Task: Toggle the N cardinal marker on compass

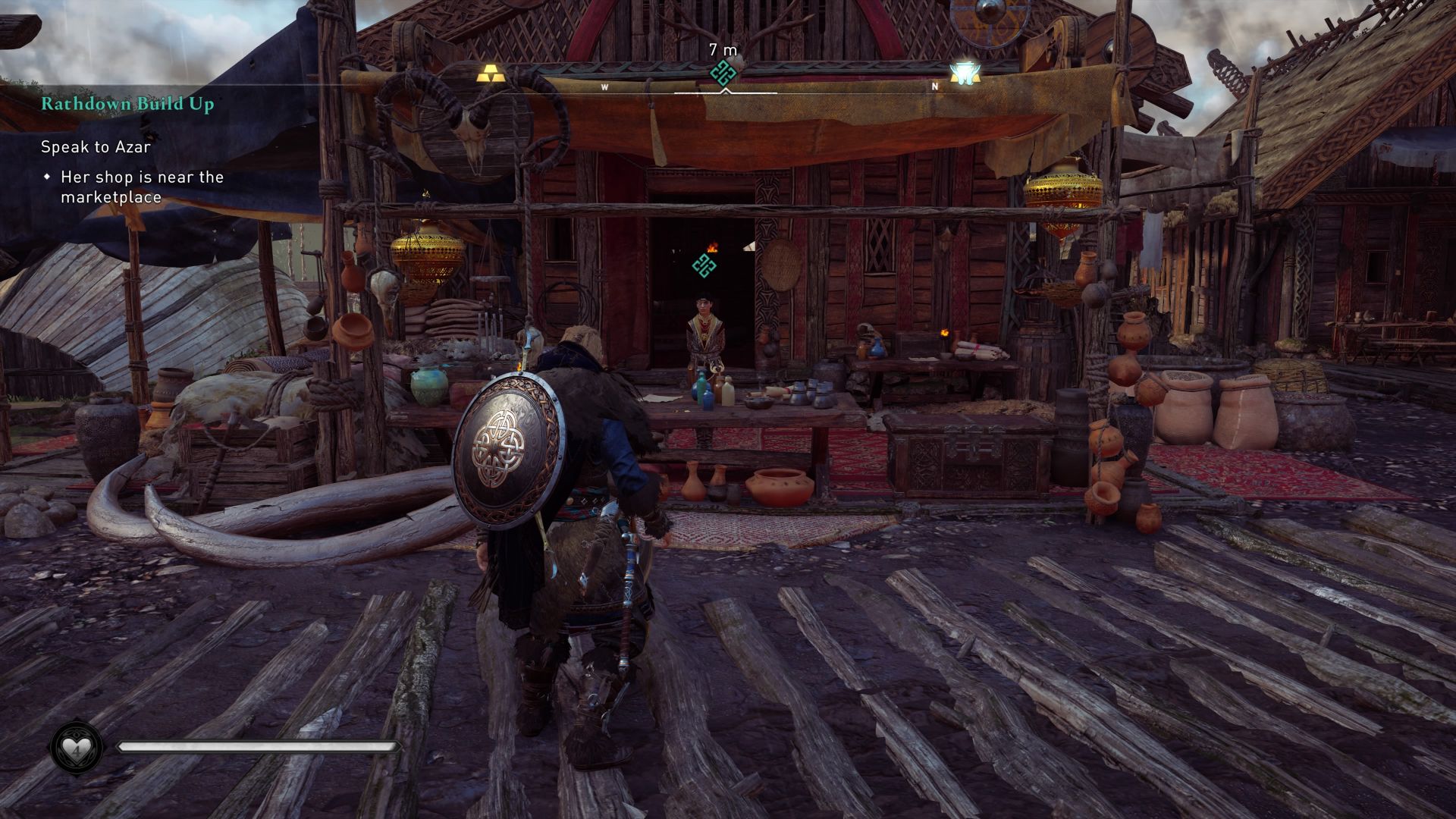Action: point(934,86)
